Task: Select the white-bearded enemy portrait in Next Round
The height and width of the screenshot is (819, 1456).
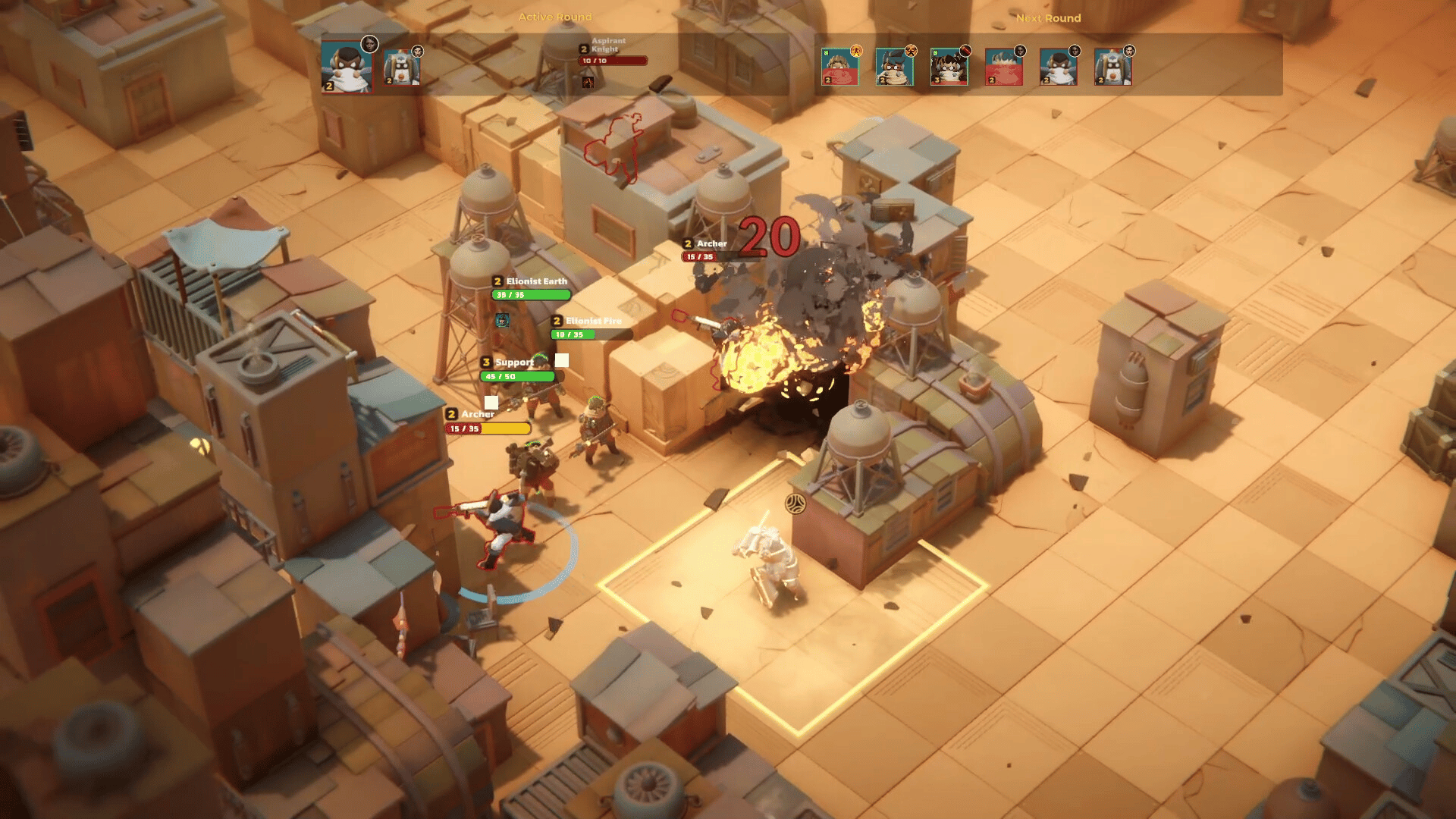Action: 1058,67
